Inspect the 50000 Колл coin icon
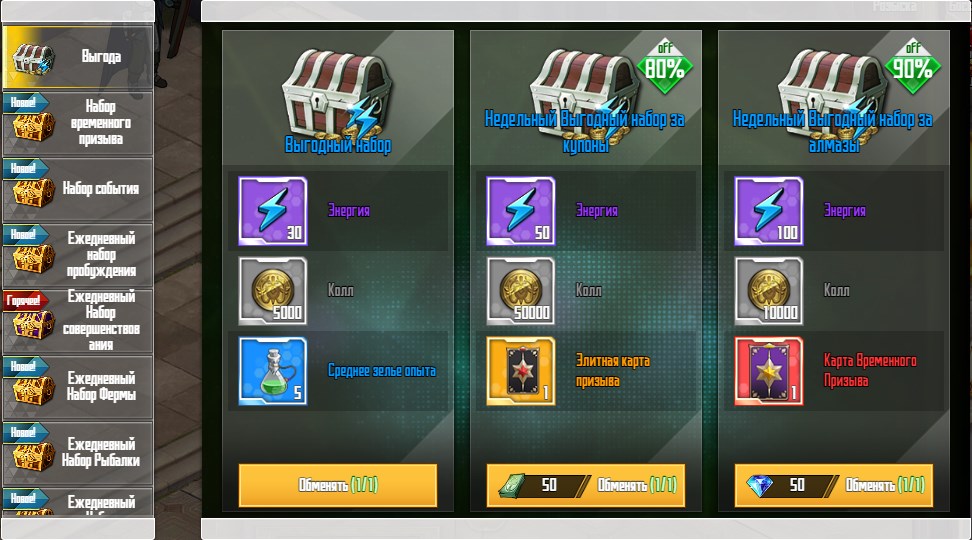 520,291
